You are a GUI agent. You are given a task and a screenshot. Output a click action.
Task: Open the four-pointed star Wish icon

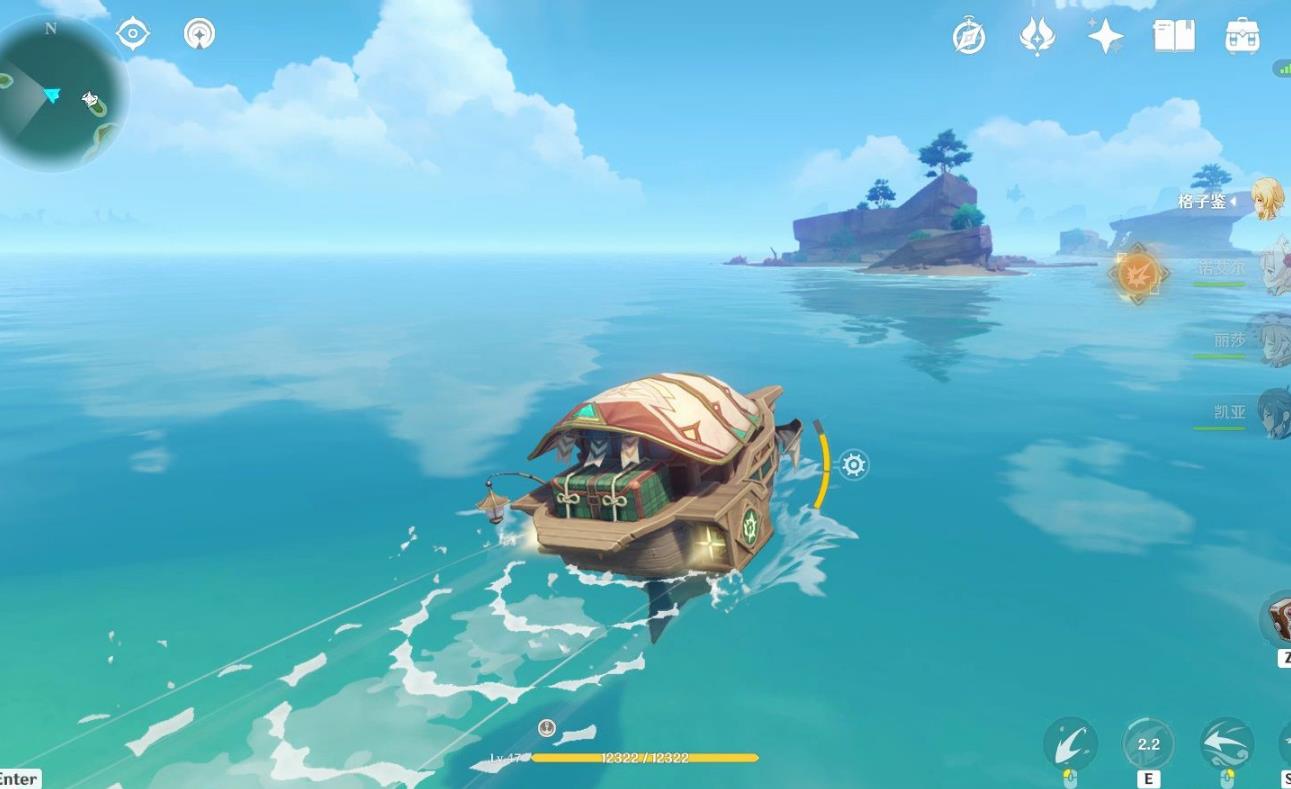(1105, 37)
